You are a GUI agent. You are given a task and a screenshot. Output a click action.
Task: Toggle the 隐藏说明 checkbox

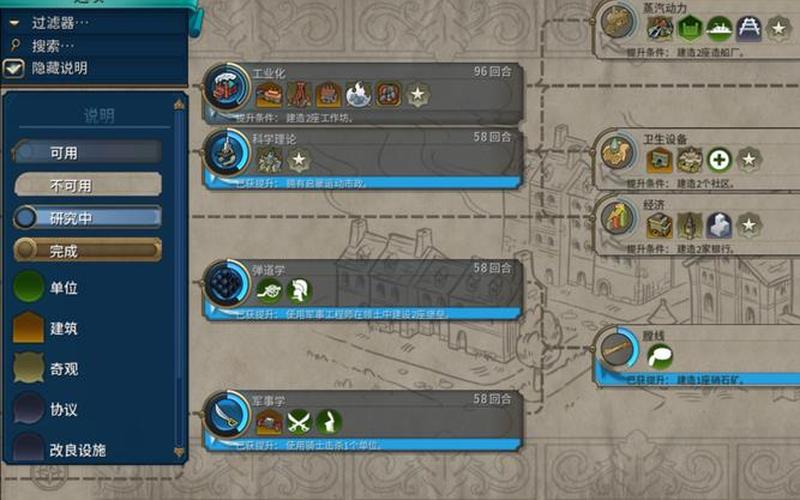click(14, 69)
